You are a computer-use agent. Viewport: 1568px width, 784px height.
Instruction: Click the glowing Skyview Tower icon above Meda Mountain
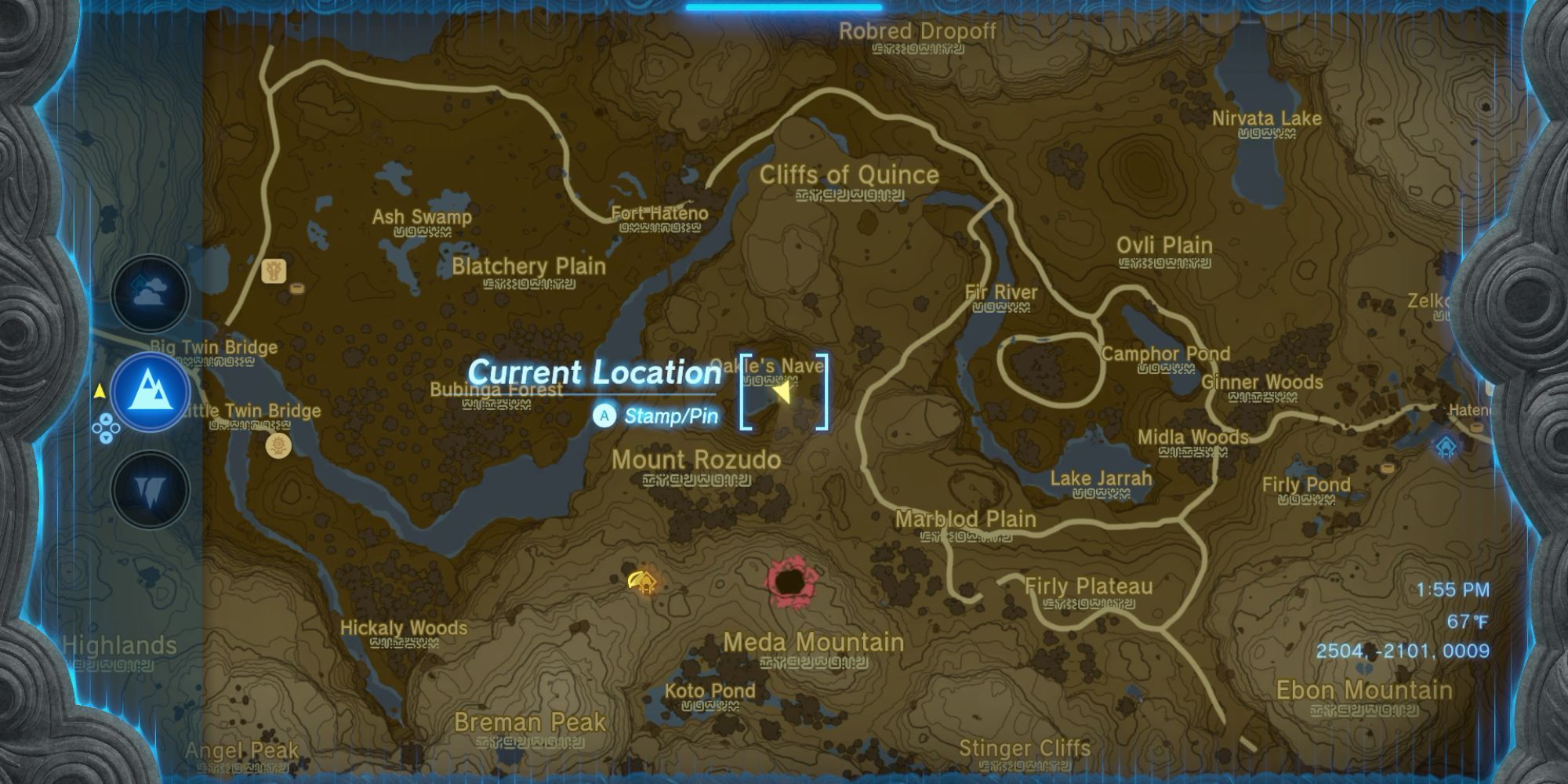click(x=643, y=583)
